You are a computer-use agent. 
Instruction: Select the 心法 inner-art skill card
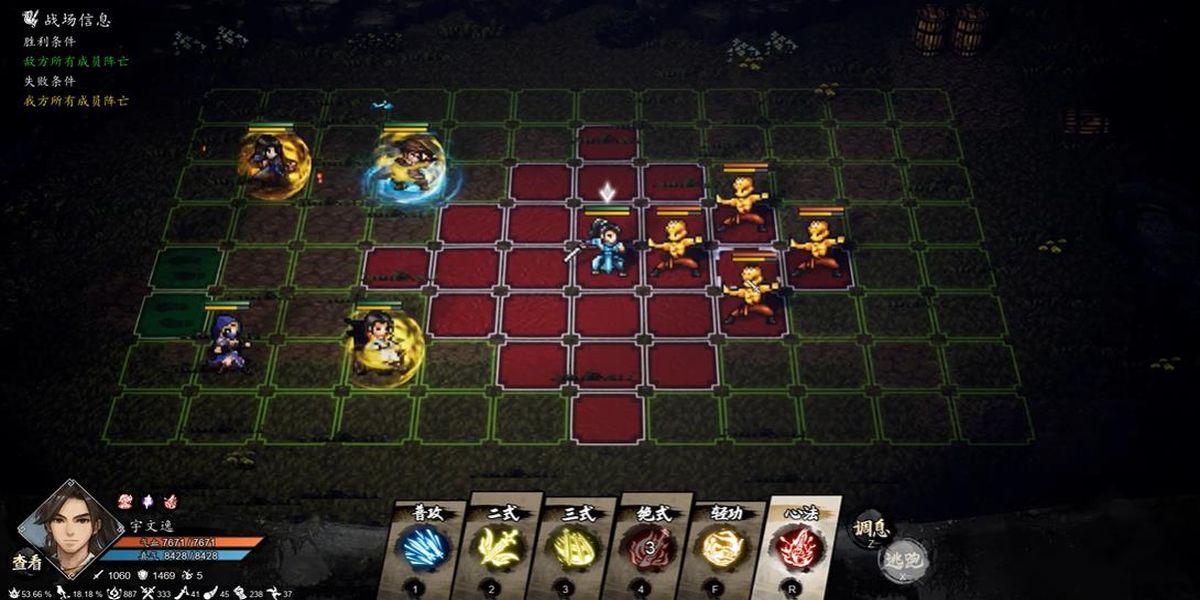click(x=799, y=547)
